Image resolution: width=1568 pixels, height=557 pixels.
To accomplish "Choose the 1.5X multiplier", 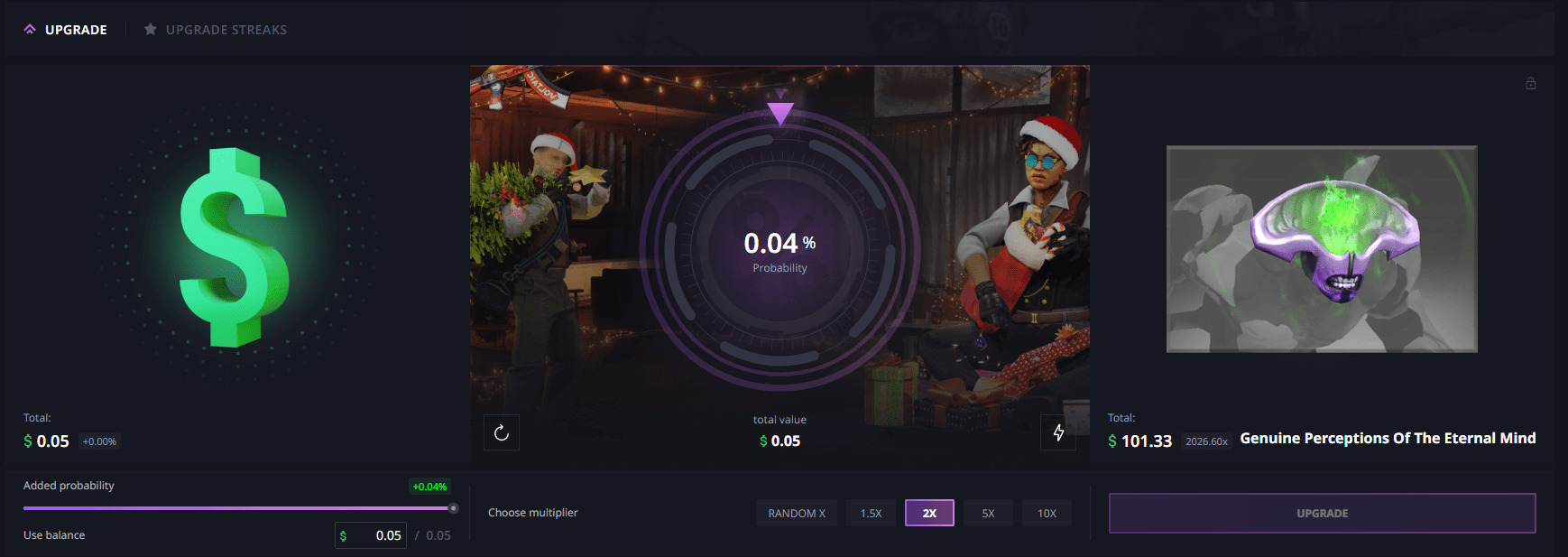I will [x=871, y=513].
